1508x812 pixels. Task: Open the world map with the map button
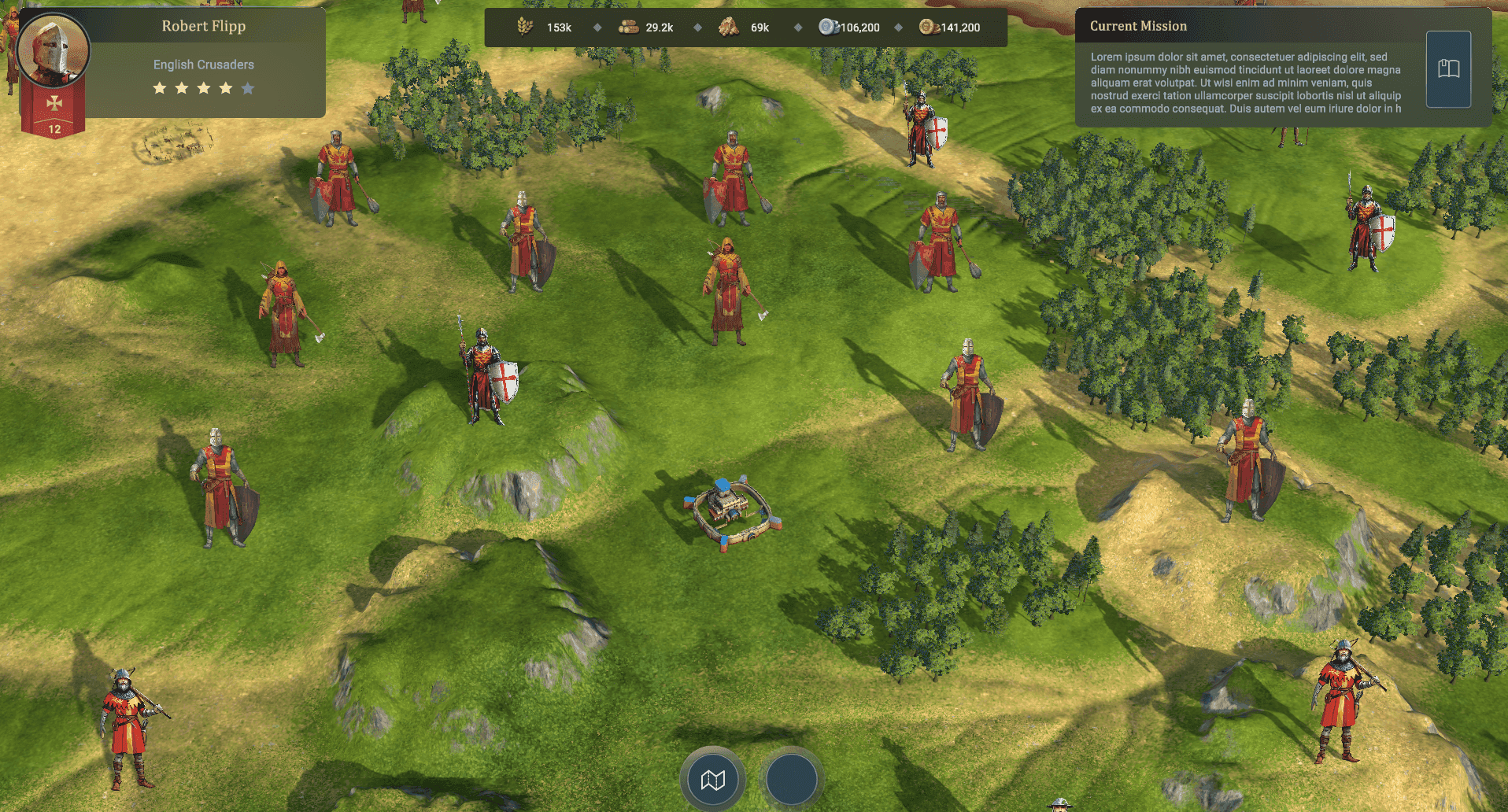712,778
